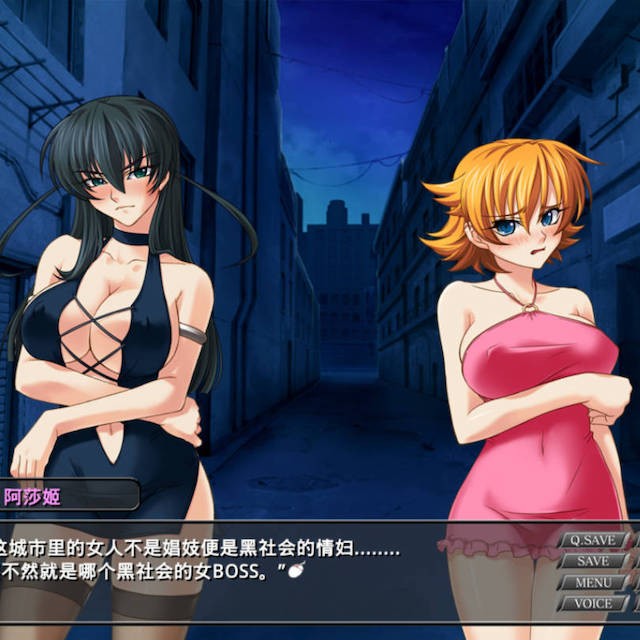This screenshot has width=640, height=640.
Task: Open the SAVE screen
Action: [592, 561]
